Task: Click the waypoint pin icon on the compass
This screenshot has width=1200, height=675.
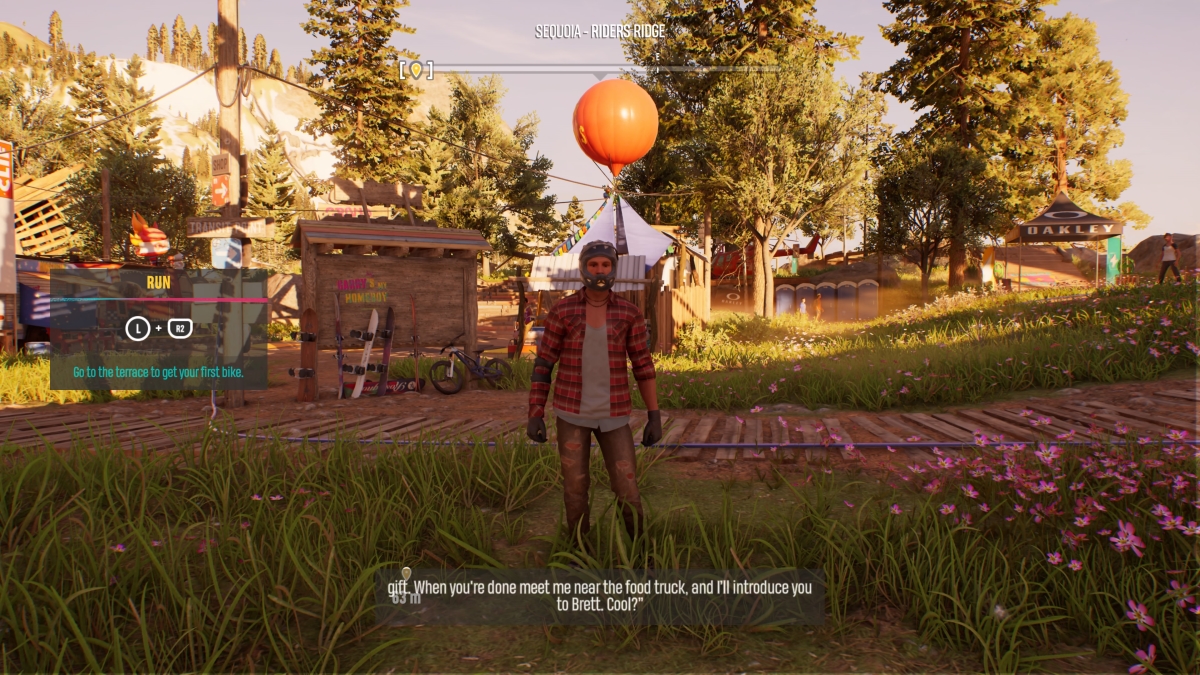Action: click(x=416, y=70)
